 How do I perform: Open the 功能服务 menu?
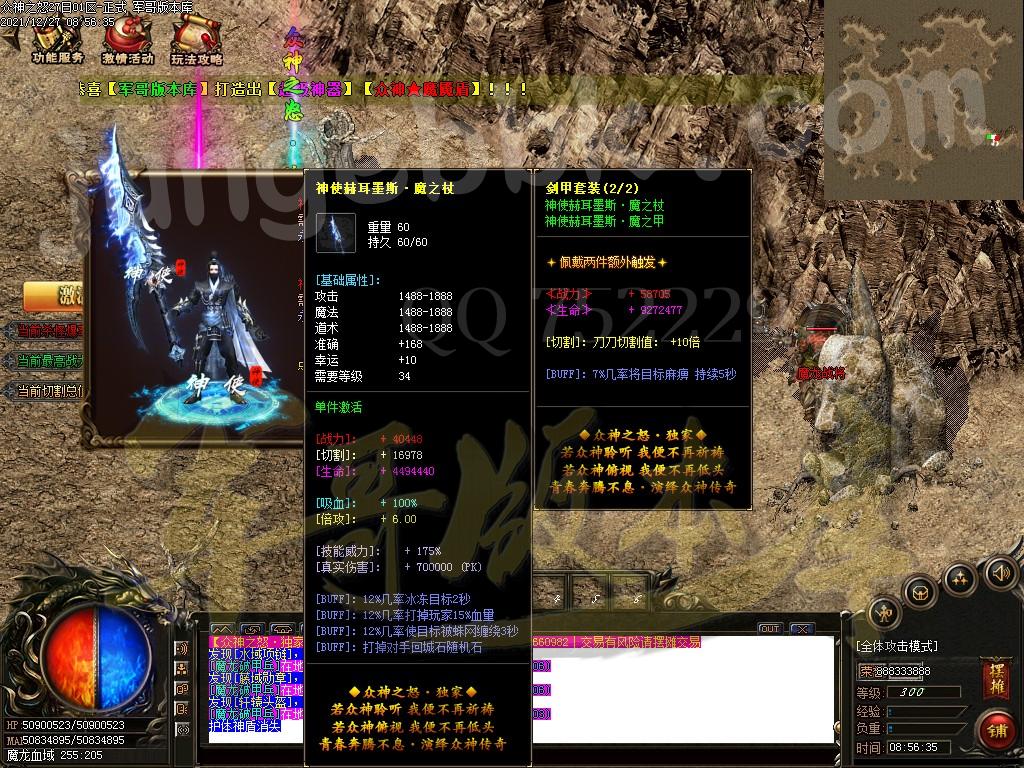pyautogui.click(x=57, y=42)
